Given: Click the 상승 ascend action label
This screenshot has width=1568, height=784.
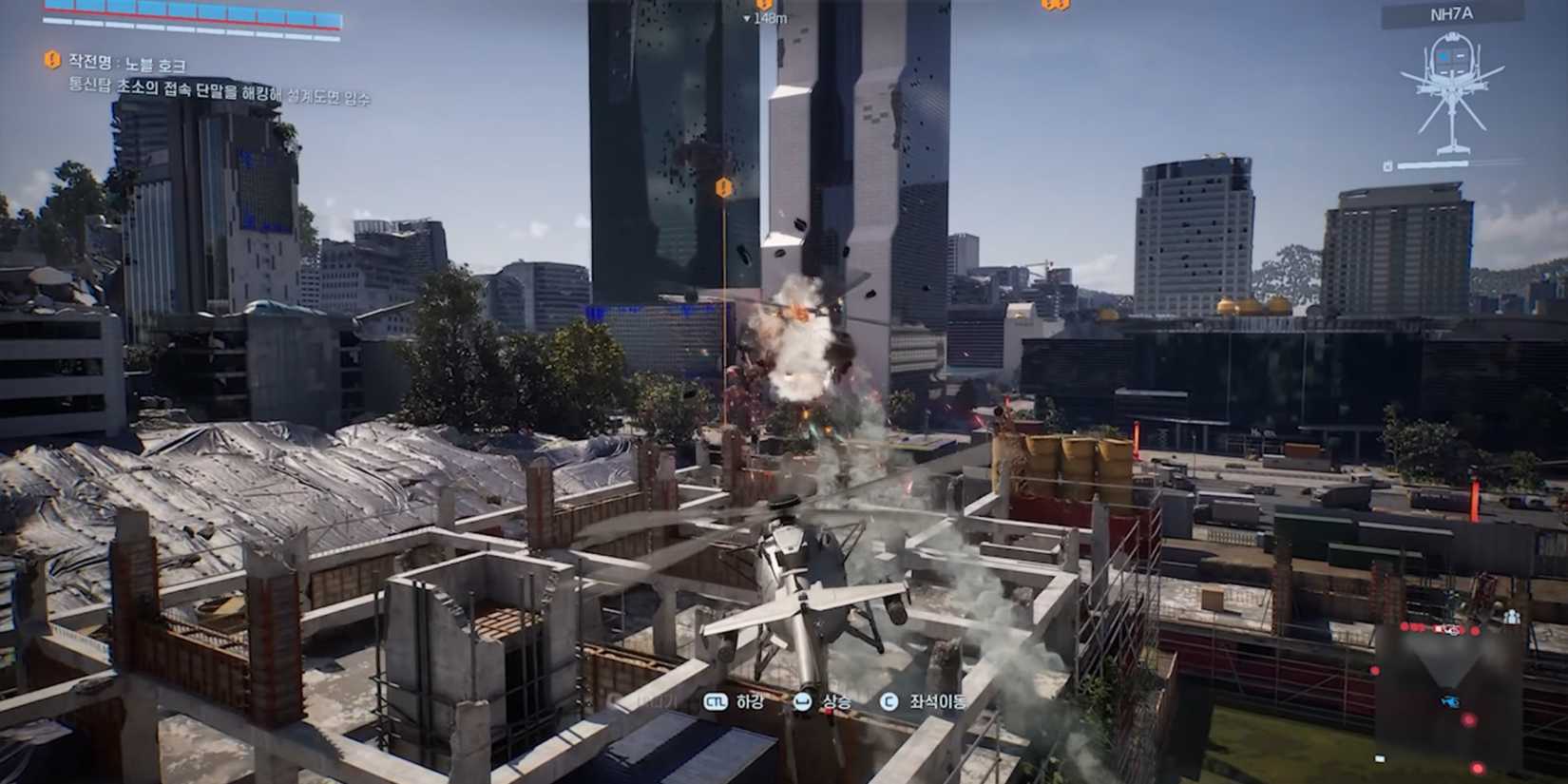Looking at the screenshot, I should click(836, 701).
